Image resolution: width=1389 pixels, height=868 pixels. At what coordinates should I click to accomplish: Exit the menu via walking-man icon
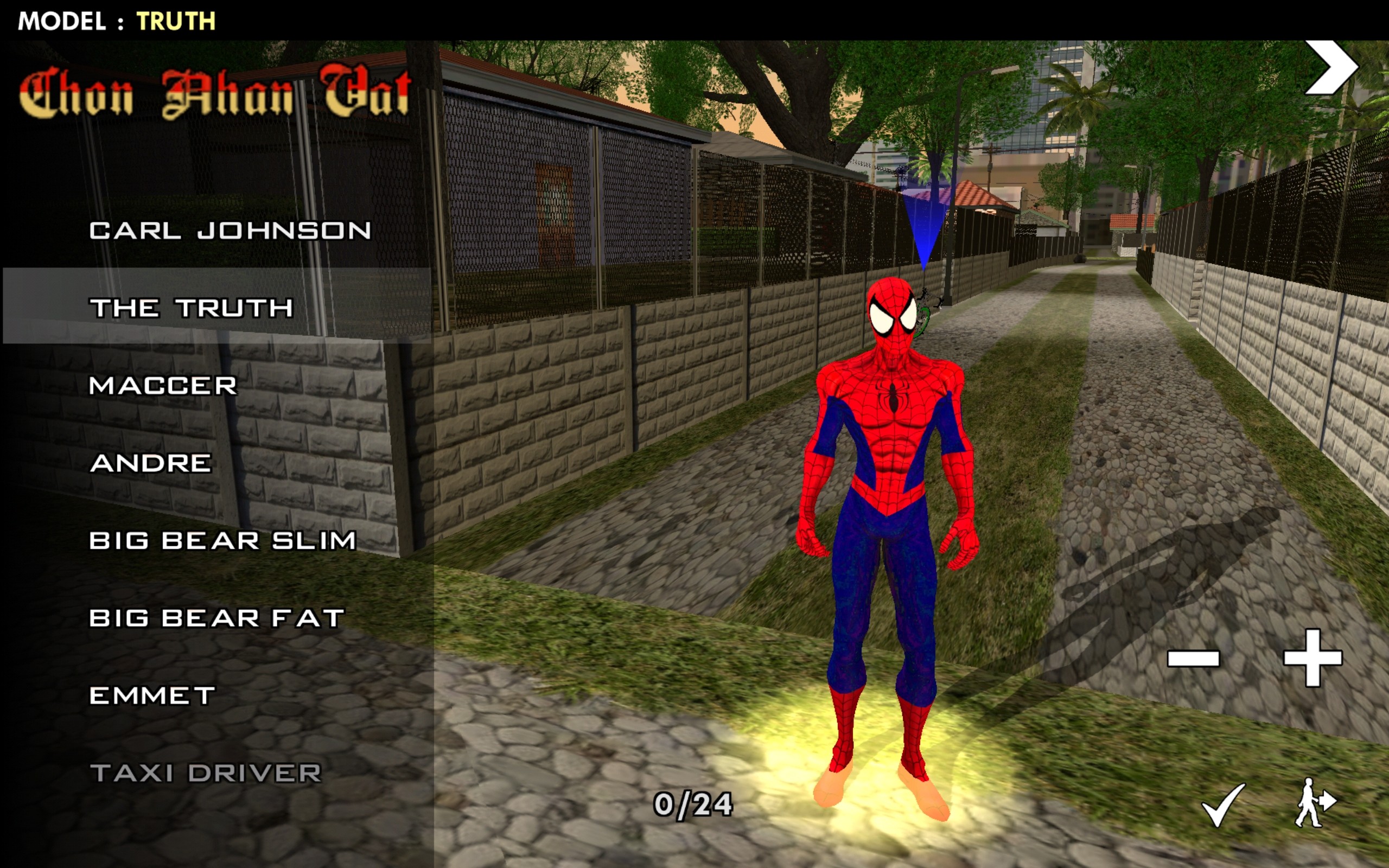click(1314, 802)
